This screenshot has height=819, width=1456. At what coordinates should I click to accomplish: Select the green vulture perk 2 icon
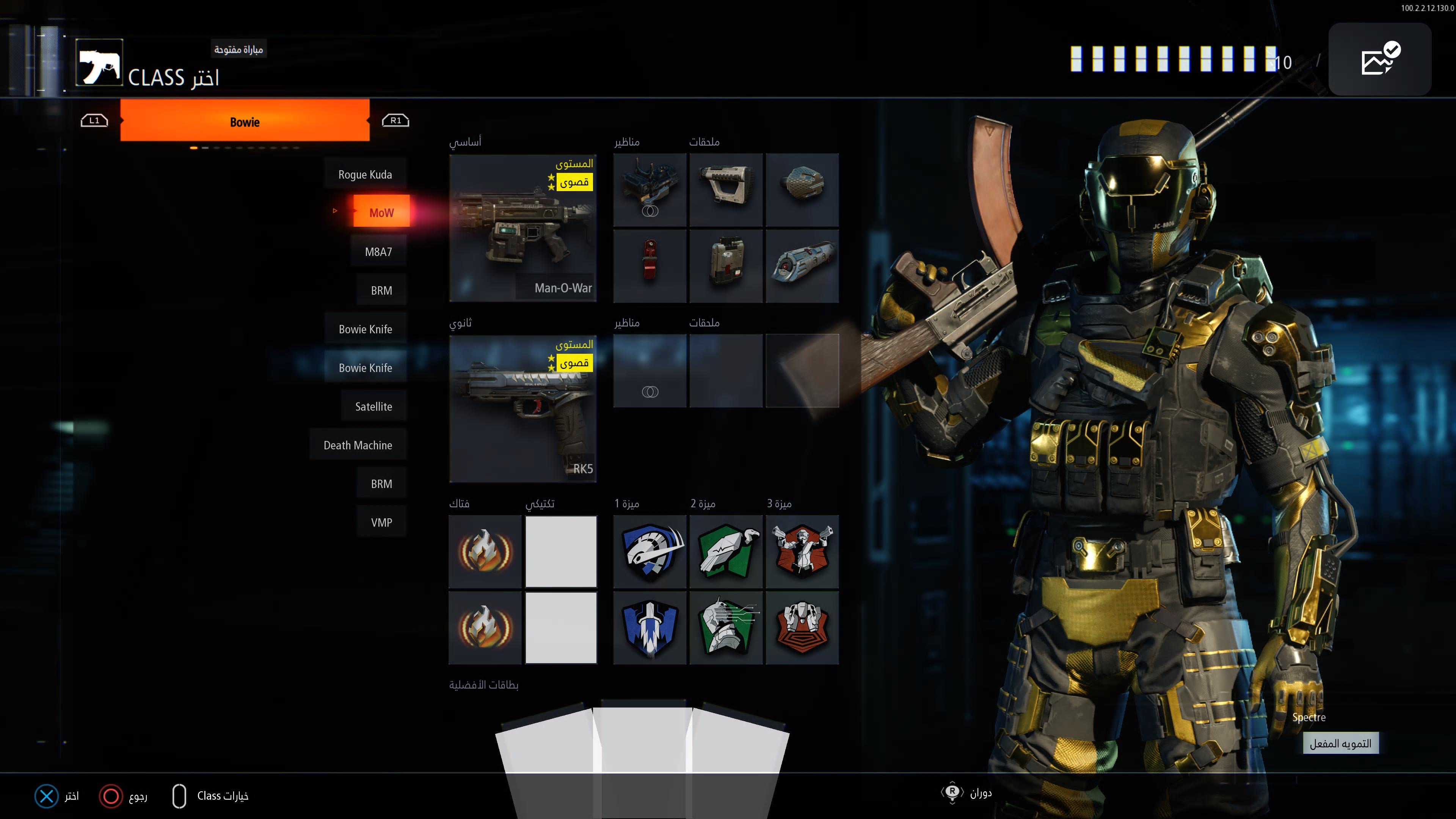[x=726, y=552]
